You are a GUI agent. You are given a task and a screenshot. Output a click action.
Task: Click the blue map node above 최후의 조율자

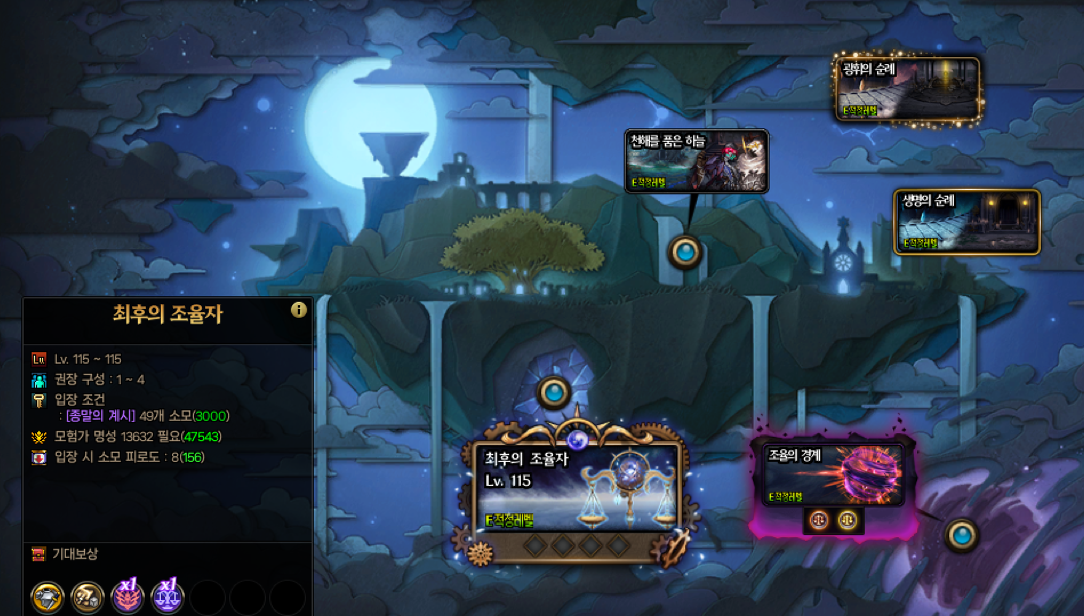(554, 393)
